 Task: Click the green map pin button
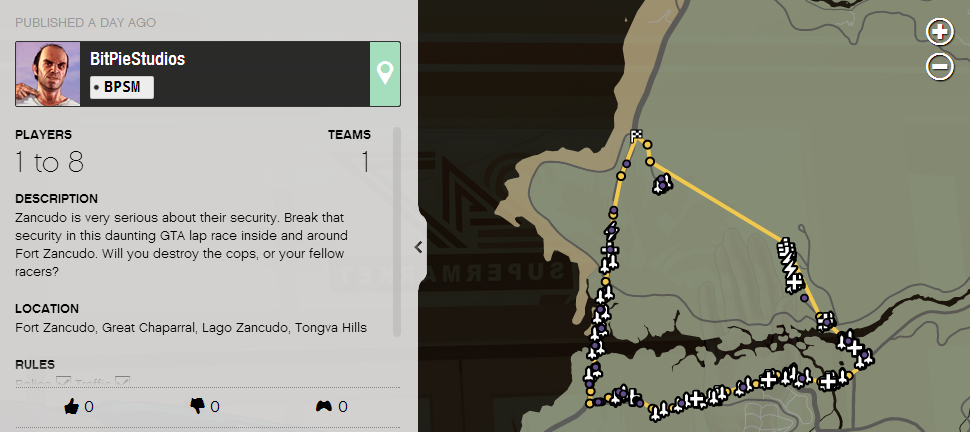385,73
